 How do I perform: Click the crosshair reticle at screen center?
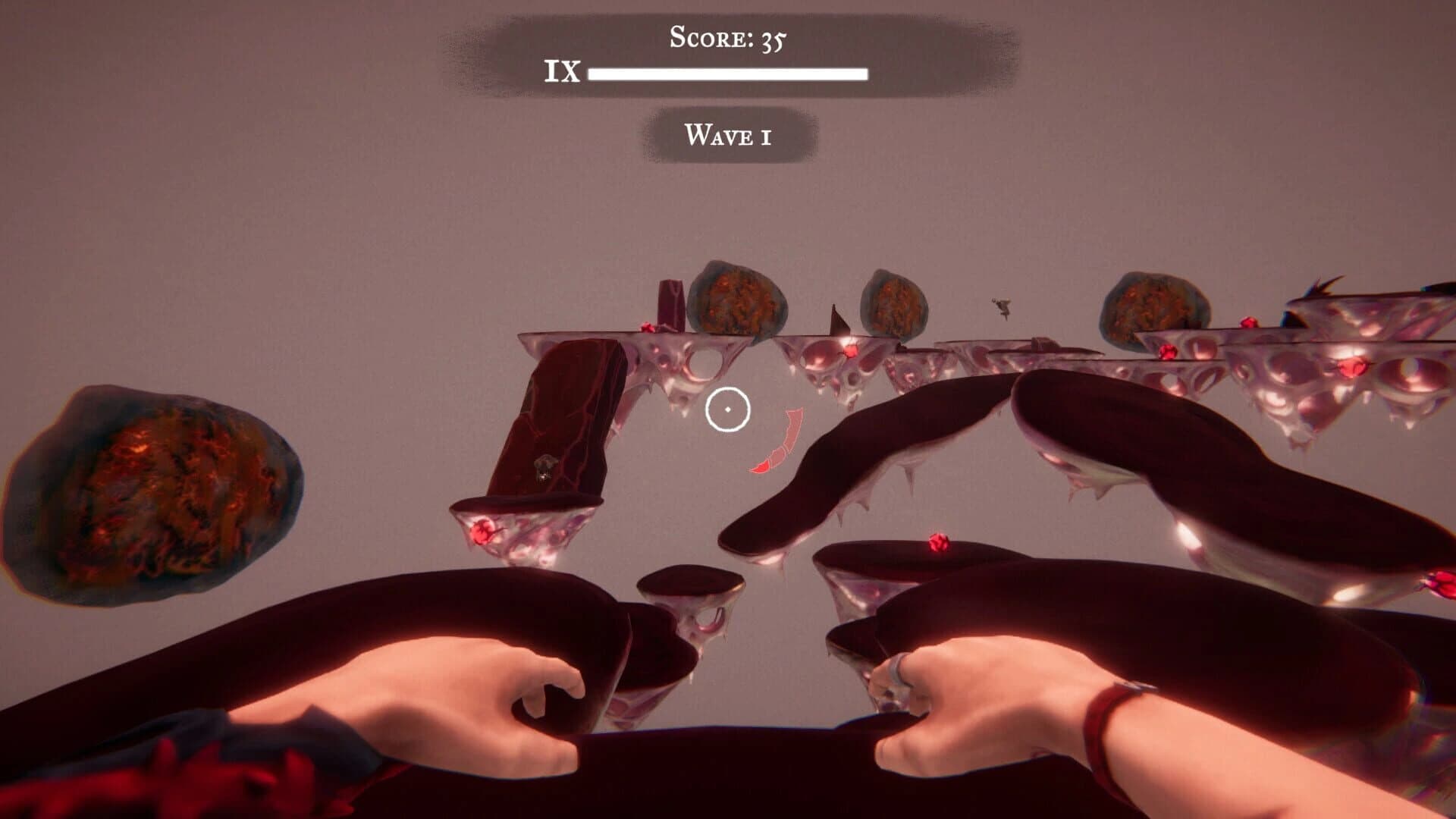[x=728, y=409]
